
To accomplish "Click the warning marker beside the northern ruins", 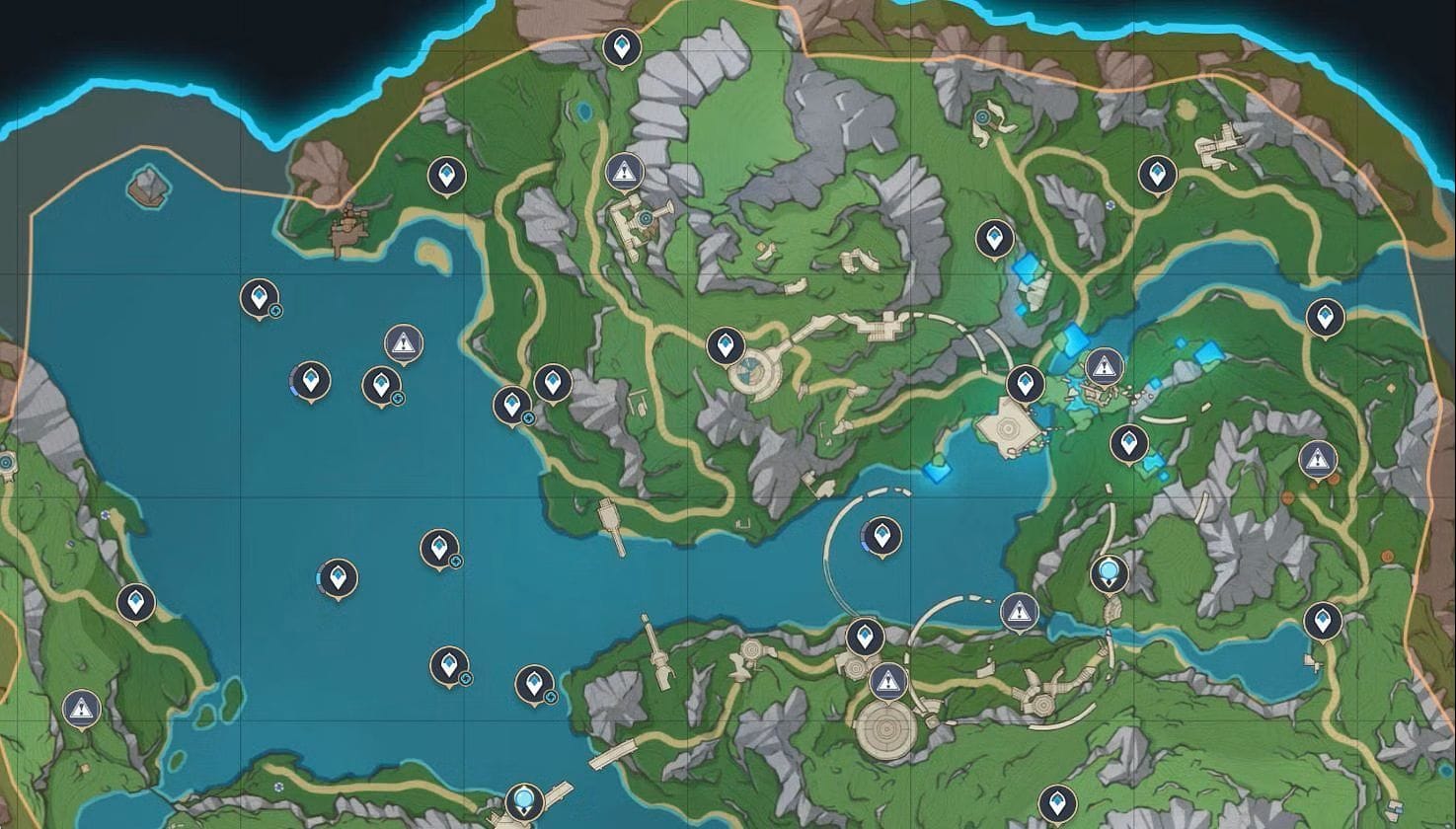I will (623, 171).
